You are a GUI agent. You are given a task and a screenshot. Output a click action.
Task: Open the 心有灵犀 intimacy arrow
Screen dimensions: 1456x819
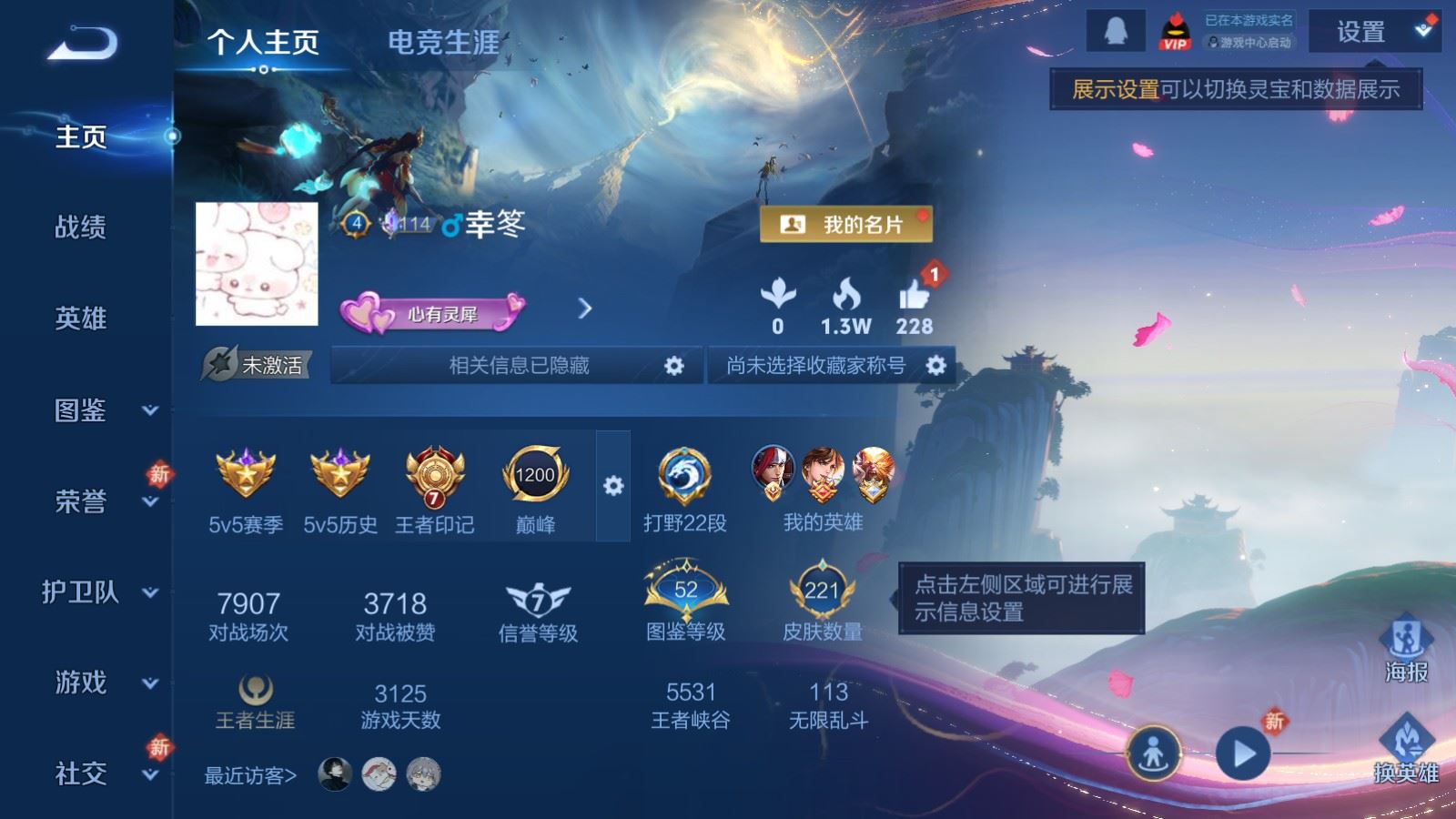(583, 309)
